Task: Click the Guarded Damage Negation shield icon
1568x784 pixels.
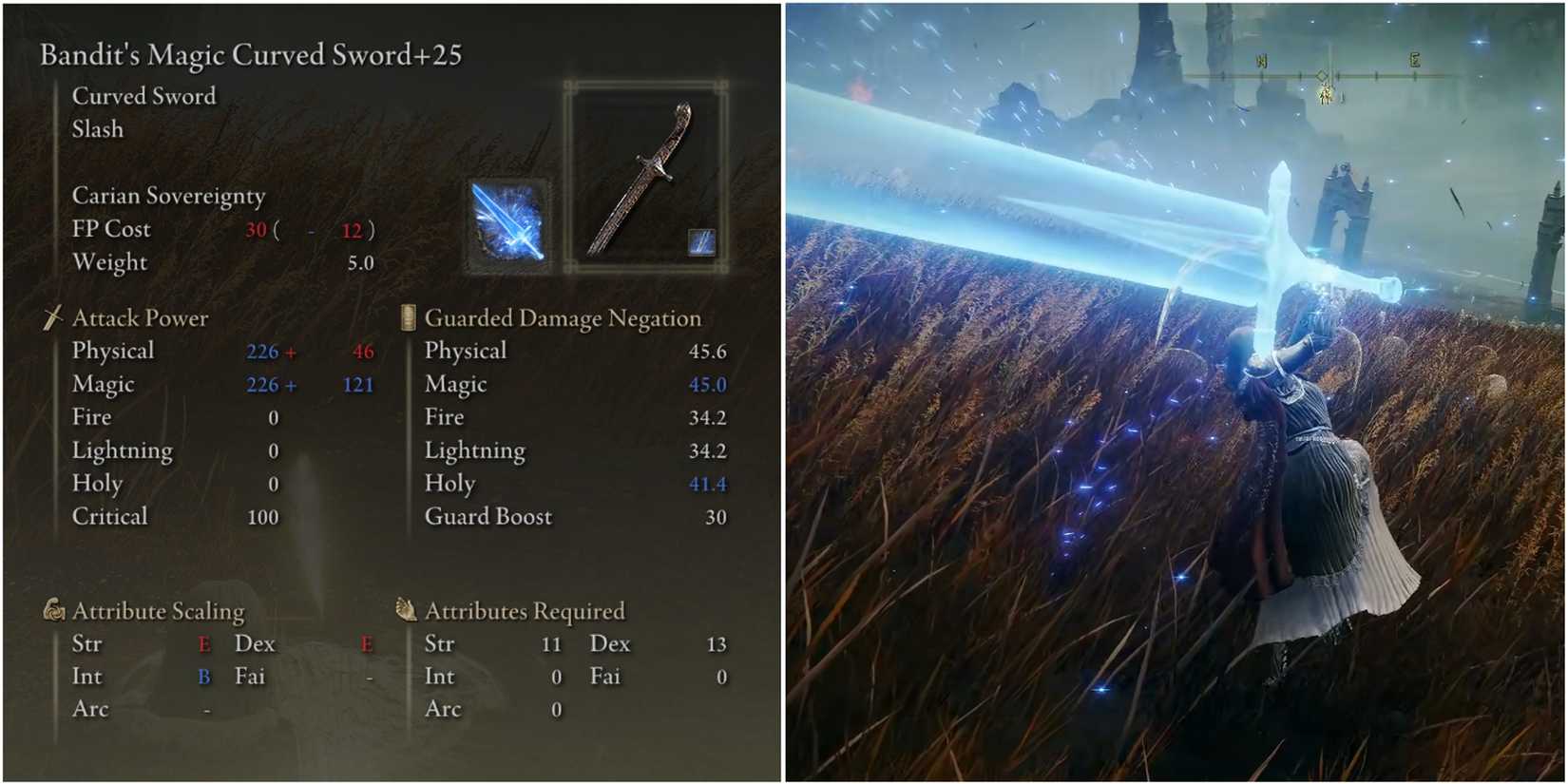Action: pos(407,317)
